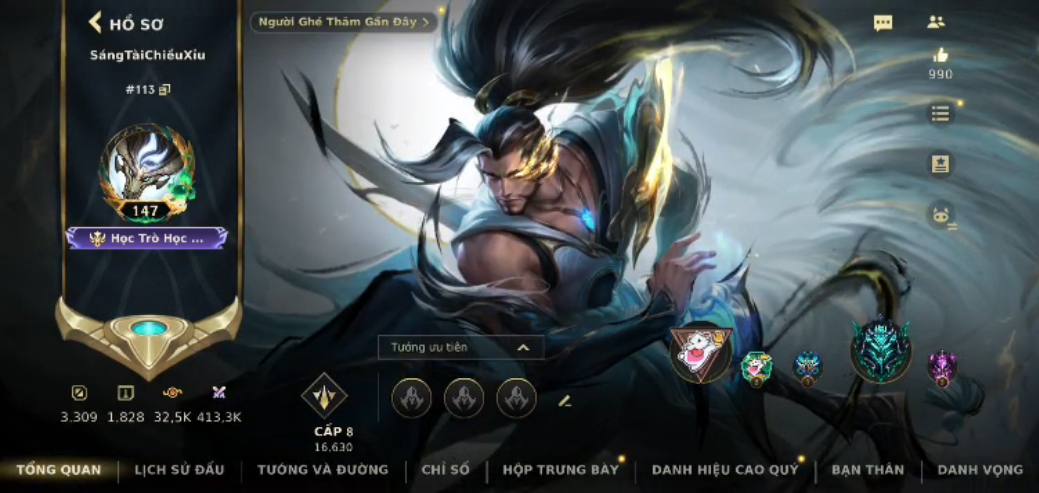1039x493 pixels.
Task: Click the pig face swap icon
Action: 940,215
